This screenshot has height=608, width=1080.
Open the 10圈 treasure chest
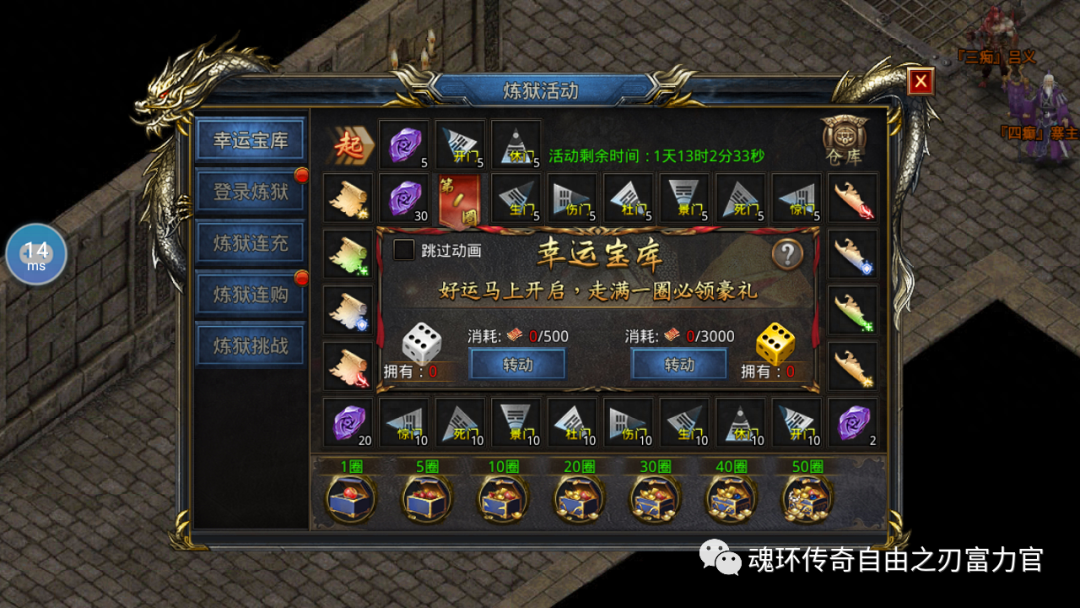click(x=503, y=497)
